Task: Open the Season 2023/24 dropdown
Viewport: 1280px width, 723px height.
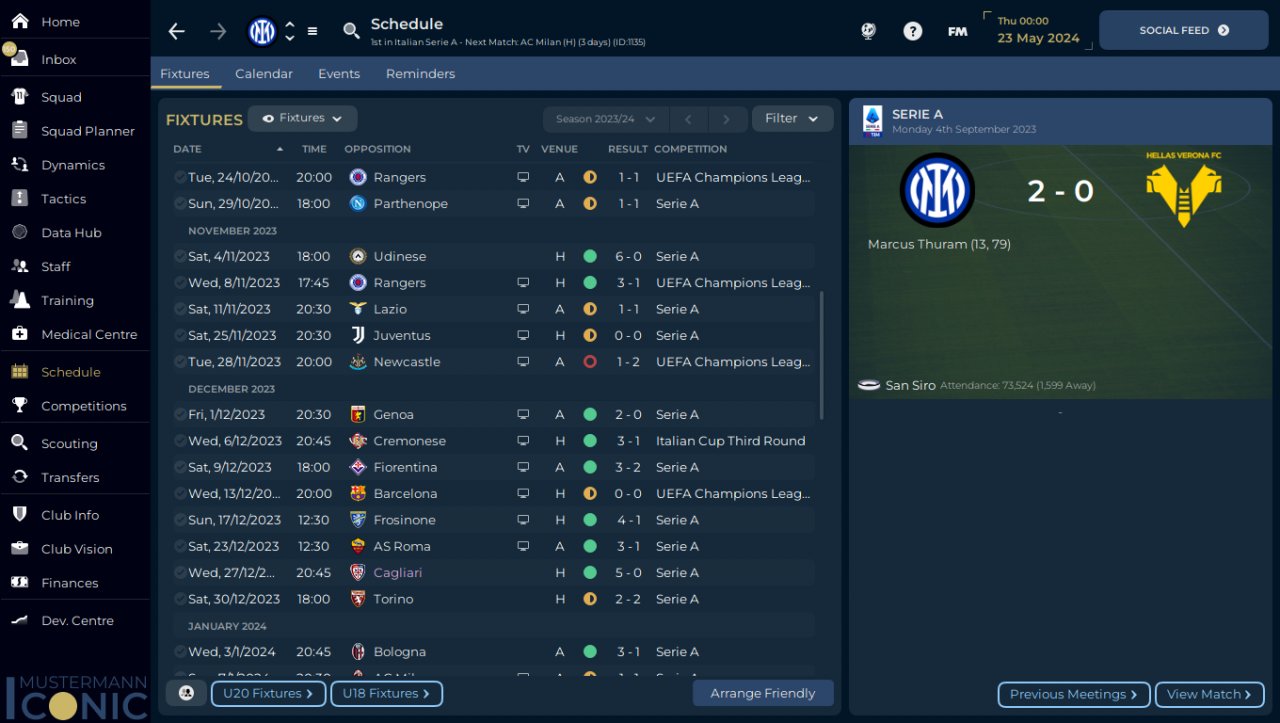Action: [x=604, y=119]
